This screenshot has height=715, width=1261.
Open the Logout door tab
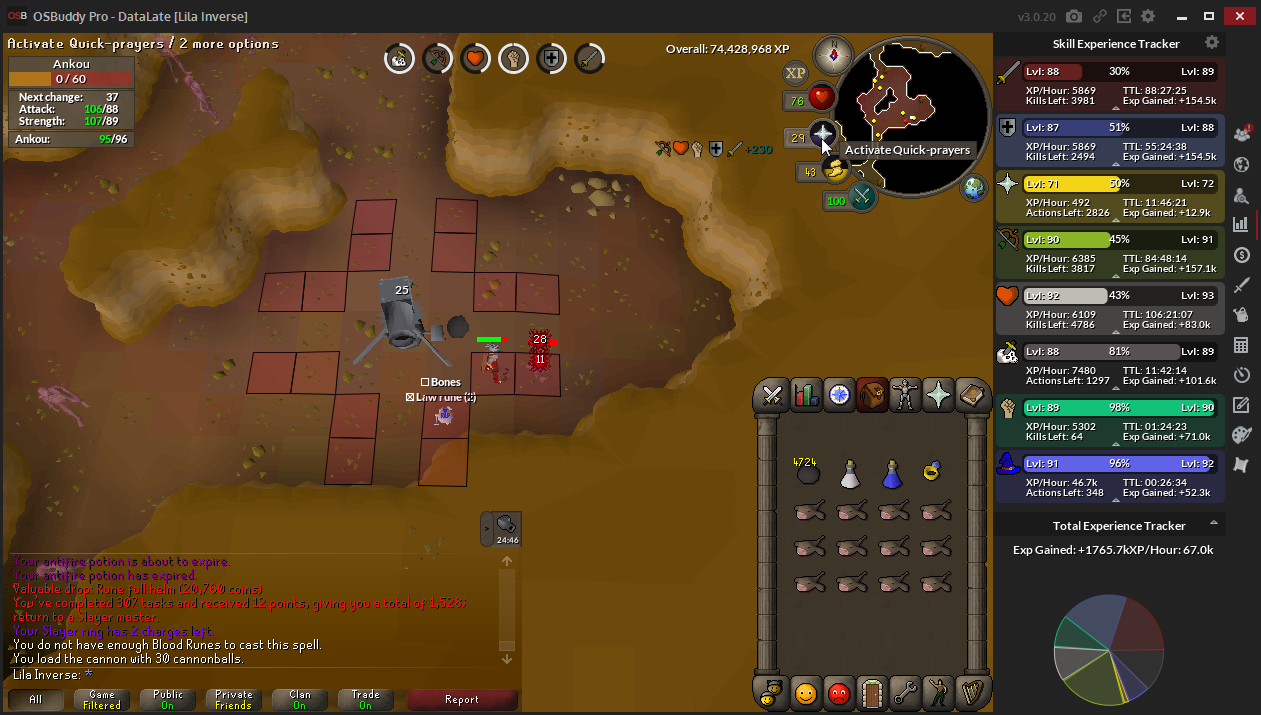click(x=872, y=691)
